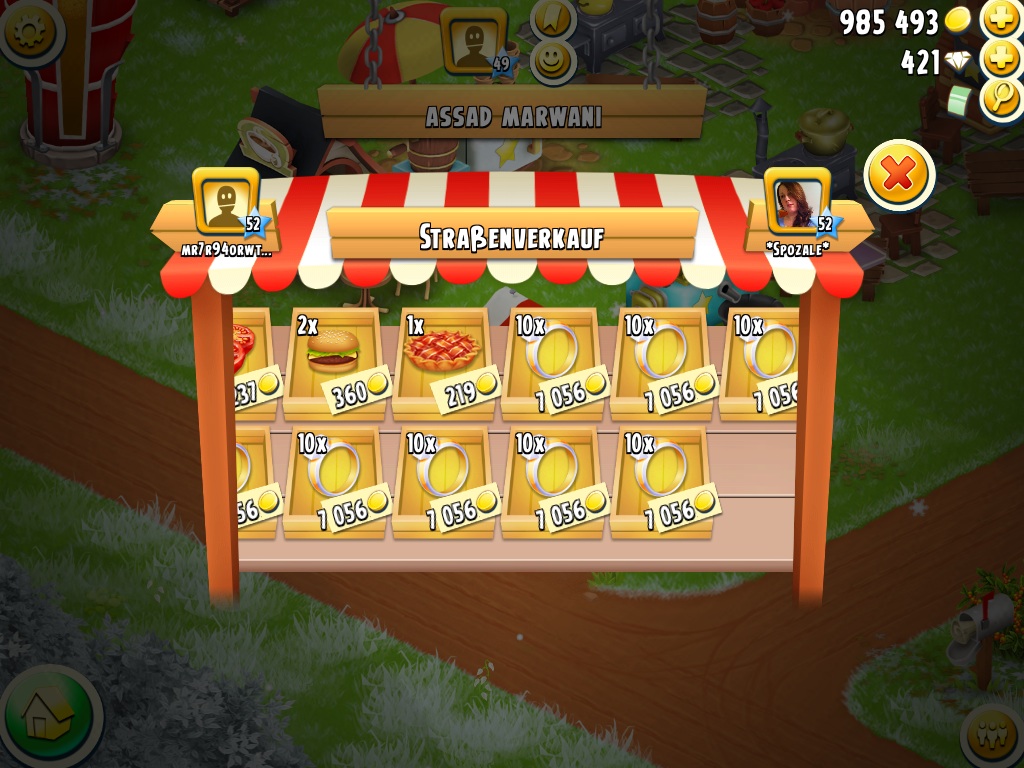Click the yellow smiley face button
Screen dimensions: 1024x768
(x=551, y=60)
